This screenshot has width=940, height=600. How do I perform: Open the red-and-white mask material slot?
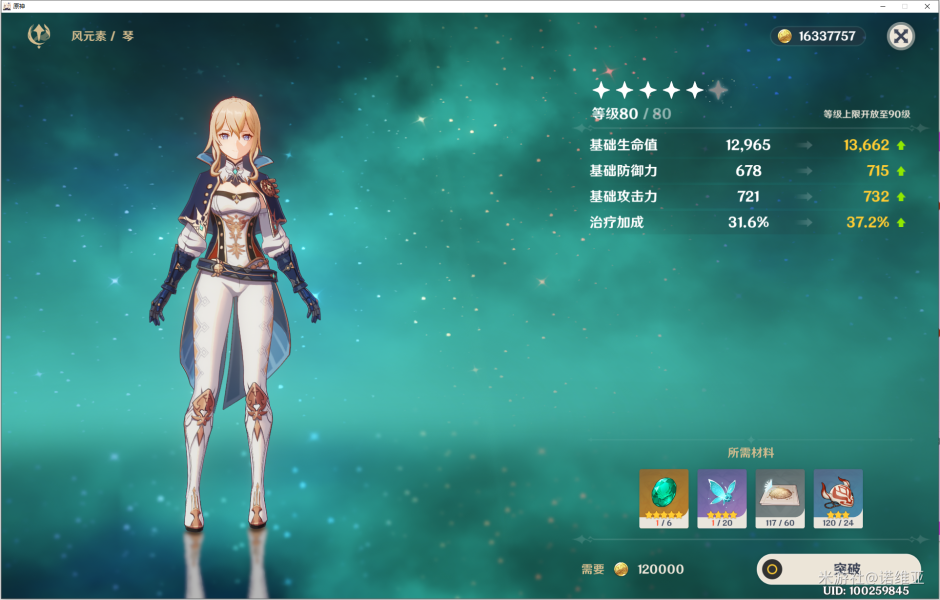pyautogui.click(x=838, y=498)
